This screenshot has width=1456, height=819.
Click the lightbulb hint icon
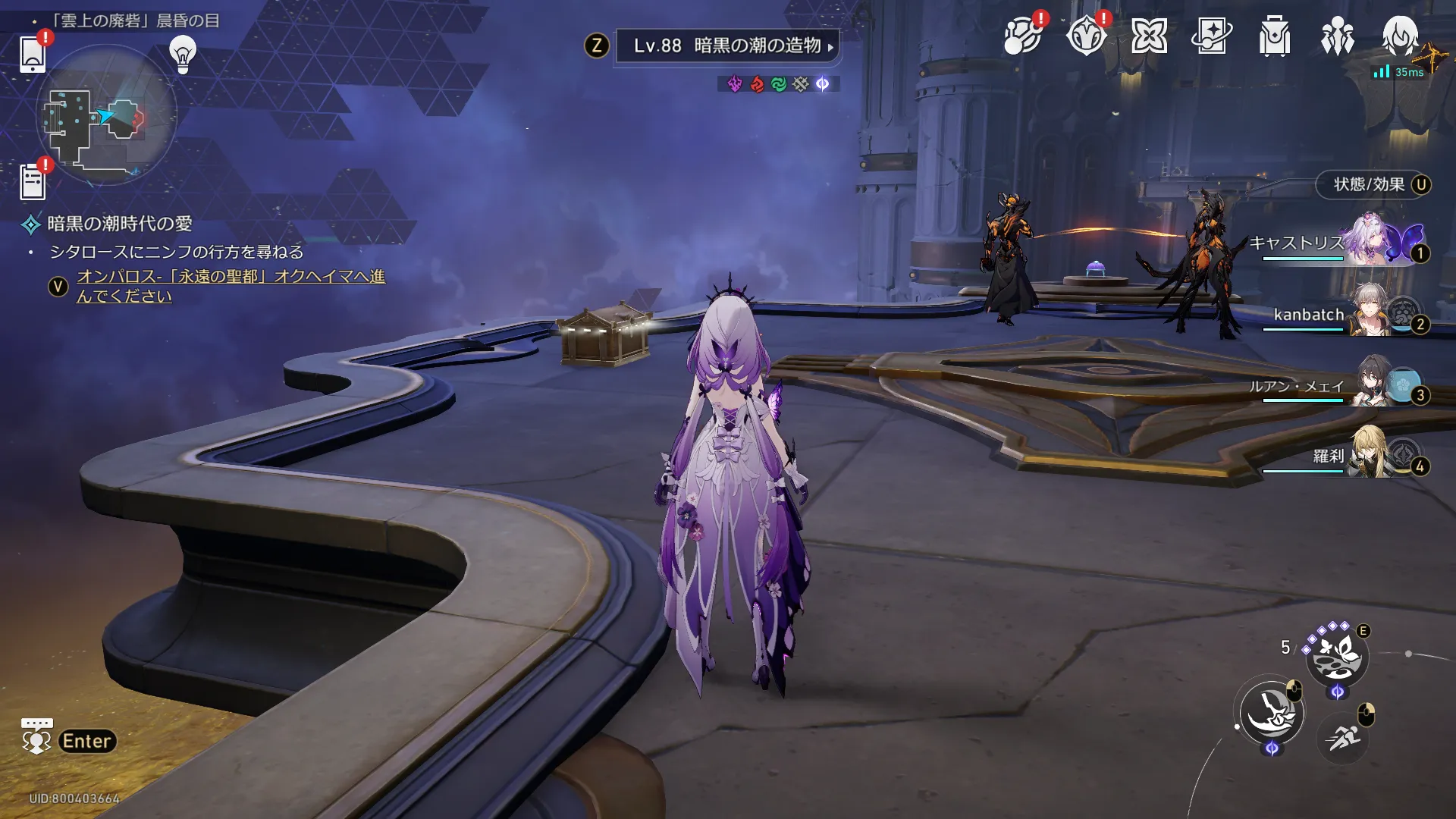(183, 53)
